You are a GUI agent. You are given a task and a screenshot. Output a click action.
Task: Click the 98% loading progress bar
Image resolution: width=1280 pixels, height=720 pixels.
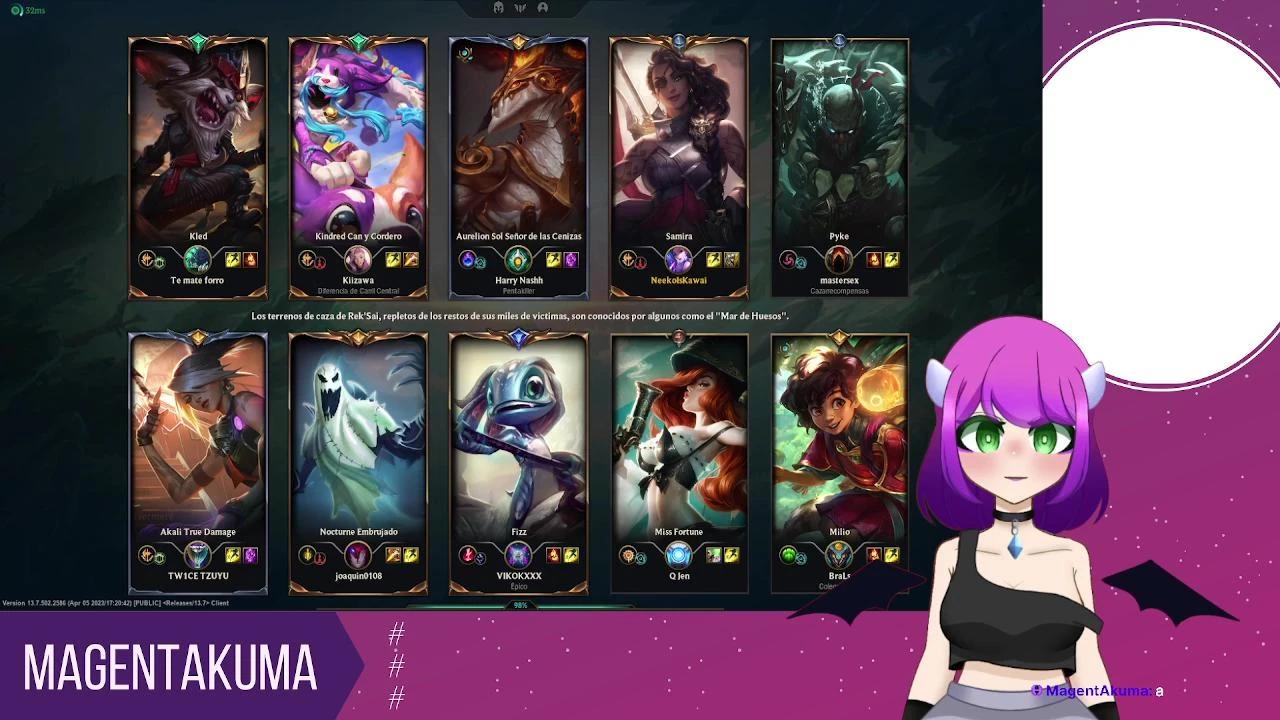point(518,606)
